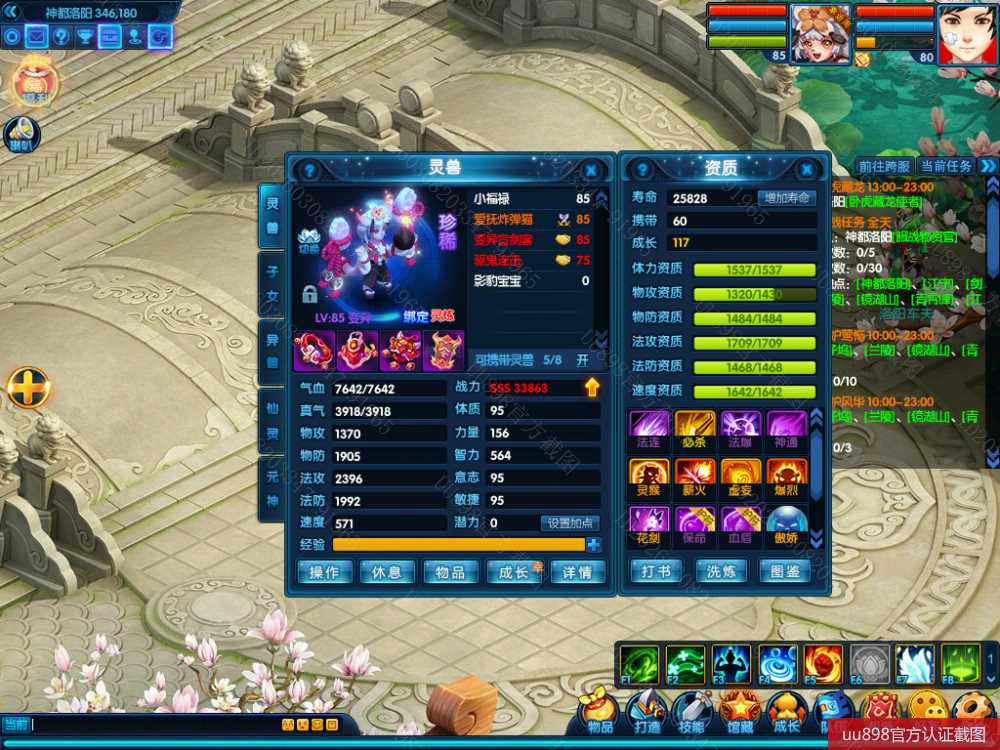Click the 洗炼 refine button

coord(721,571)
